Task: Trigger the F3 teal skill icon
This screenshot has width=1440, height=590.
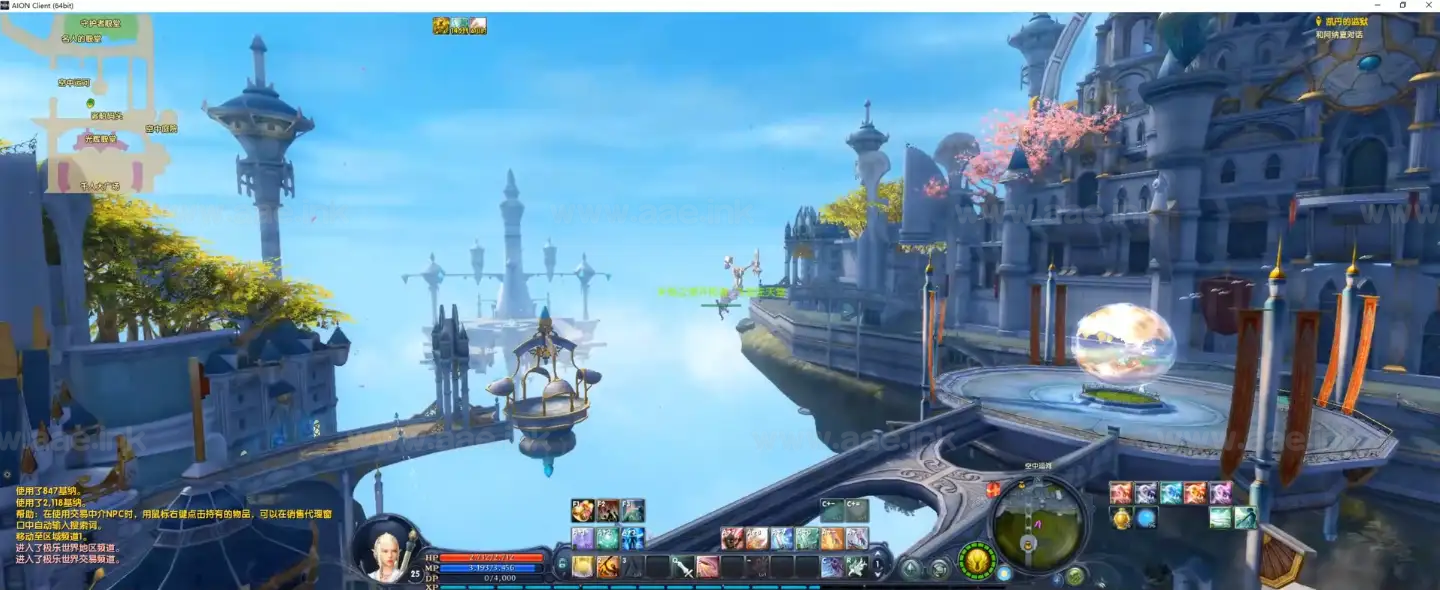Action: (632, 511)
